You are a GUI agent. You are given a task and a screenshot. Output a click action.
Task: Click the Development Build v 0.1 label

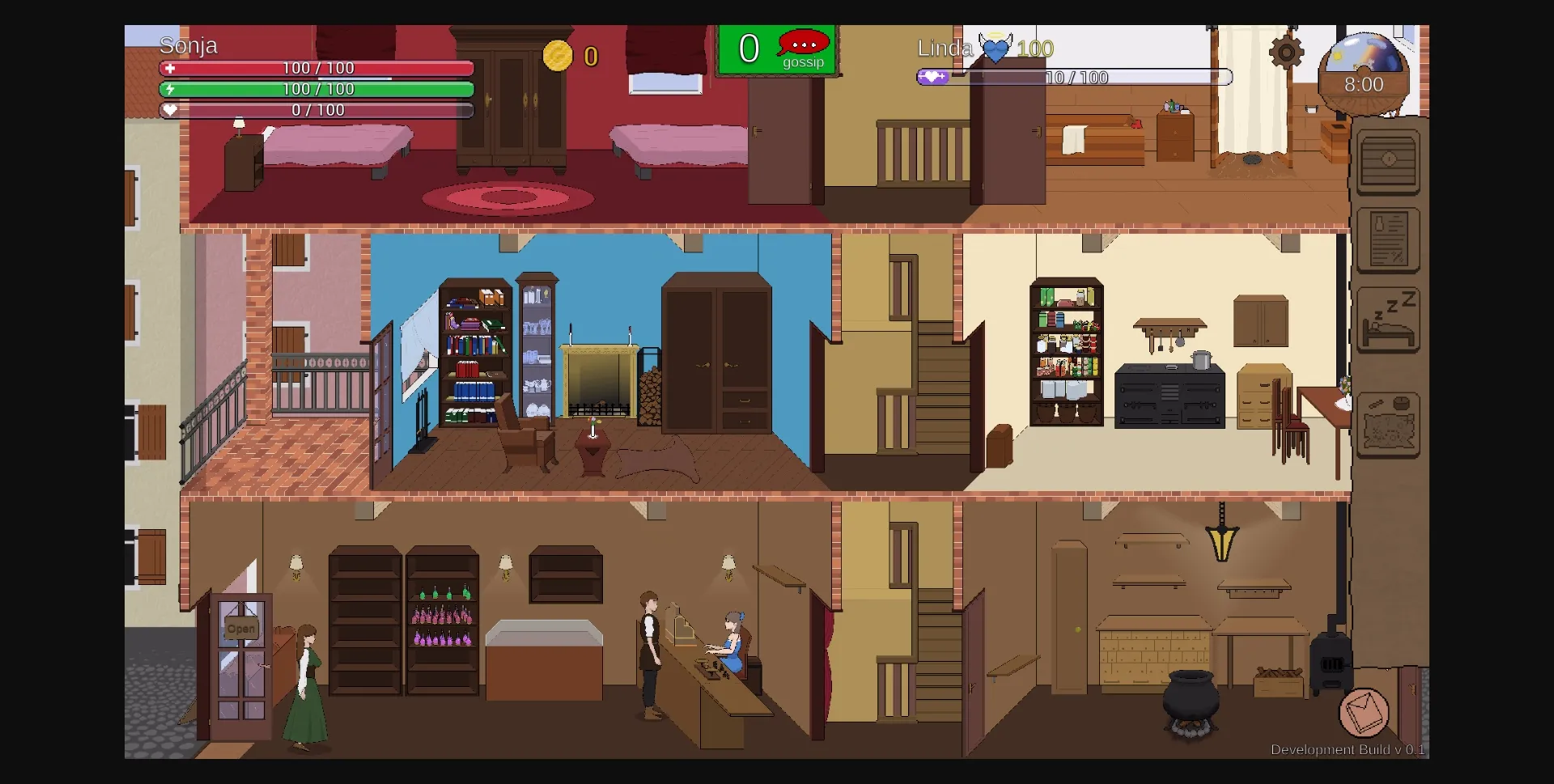[1348, 750]
